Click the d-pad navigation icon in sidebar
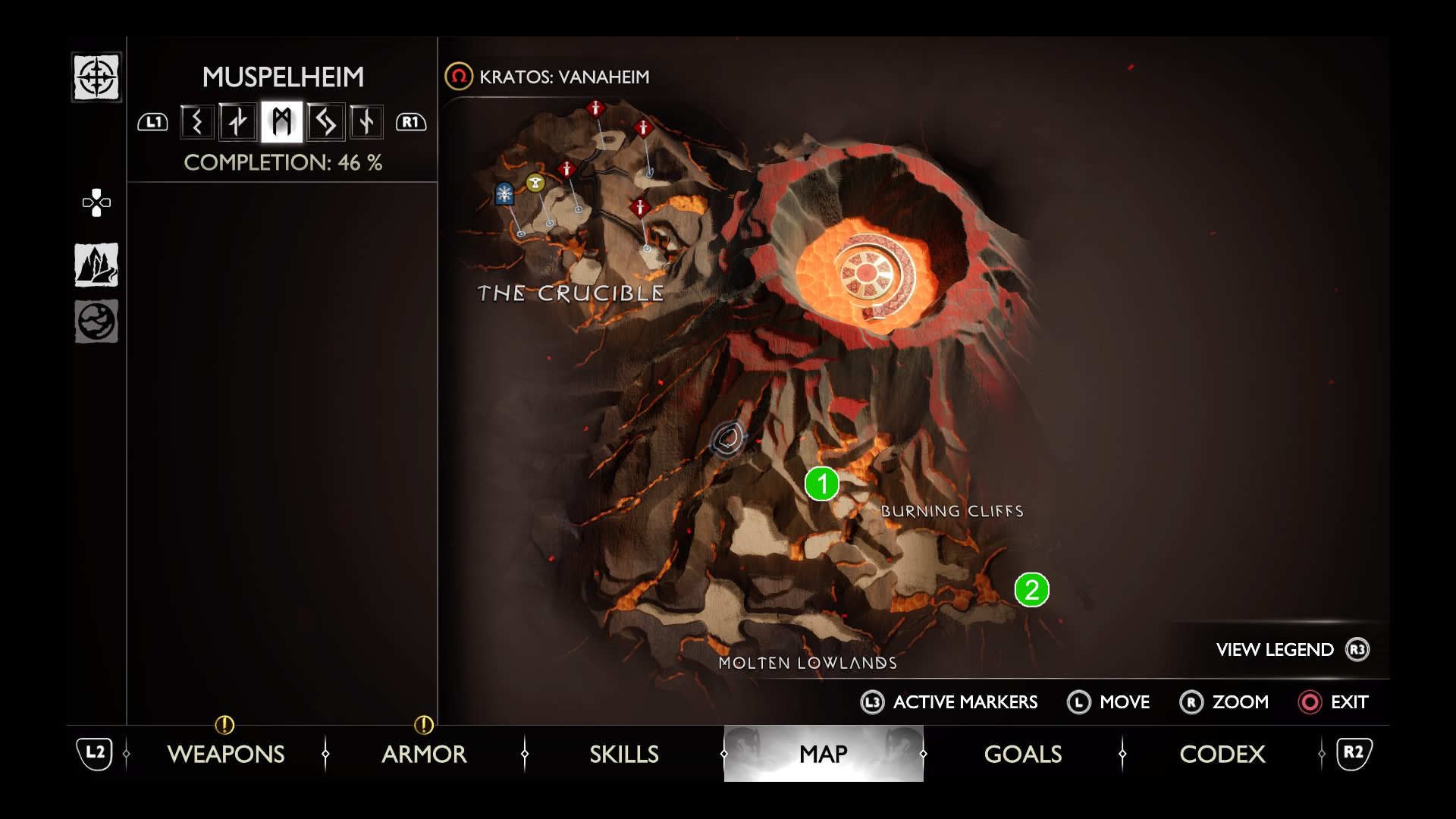 pos(96,202)
